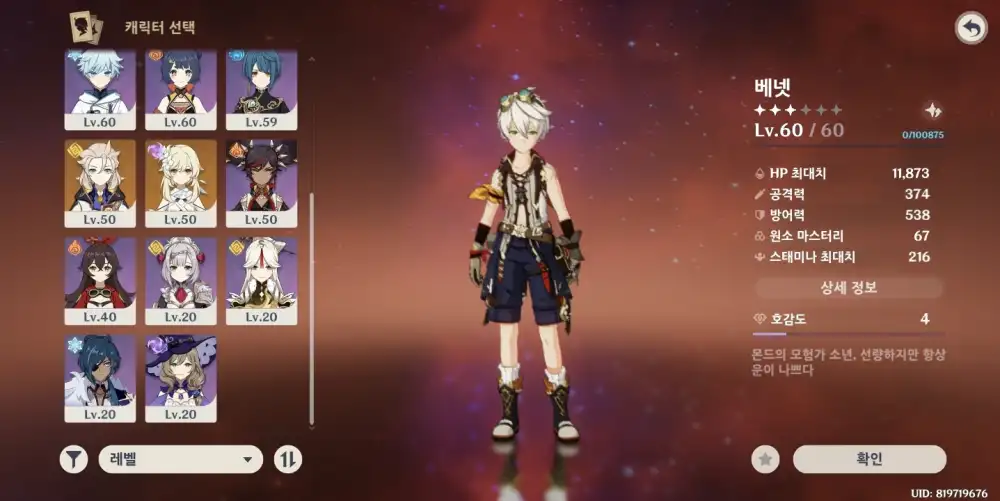Open the 상세 정보 details panel
This screenshot has width=1000, height=501.
tap(848, 288)
